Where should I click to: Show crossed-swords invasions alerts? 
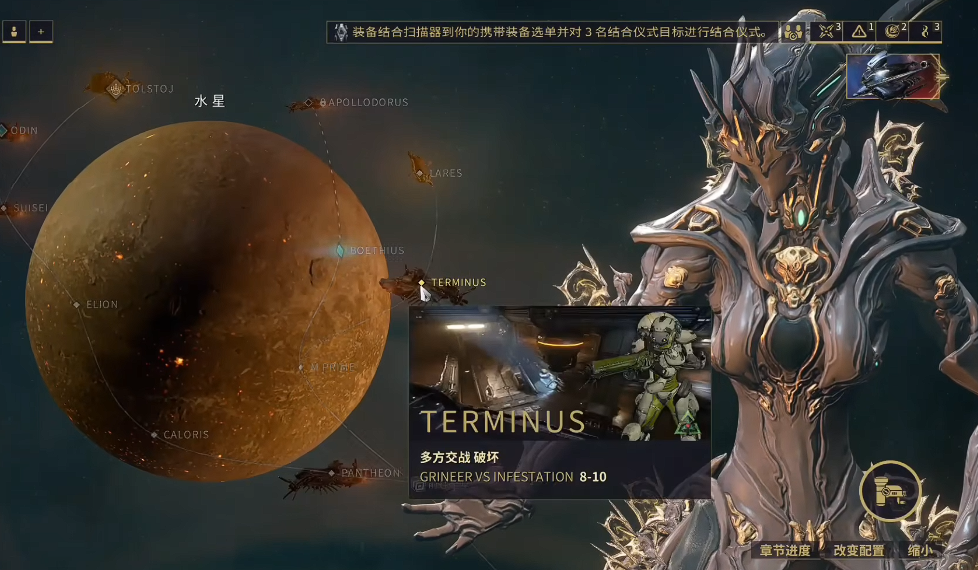click(x=827, y=32)
